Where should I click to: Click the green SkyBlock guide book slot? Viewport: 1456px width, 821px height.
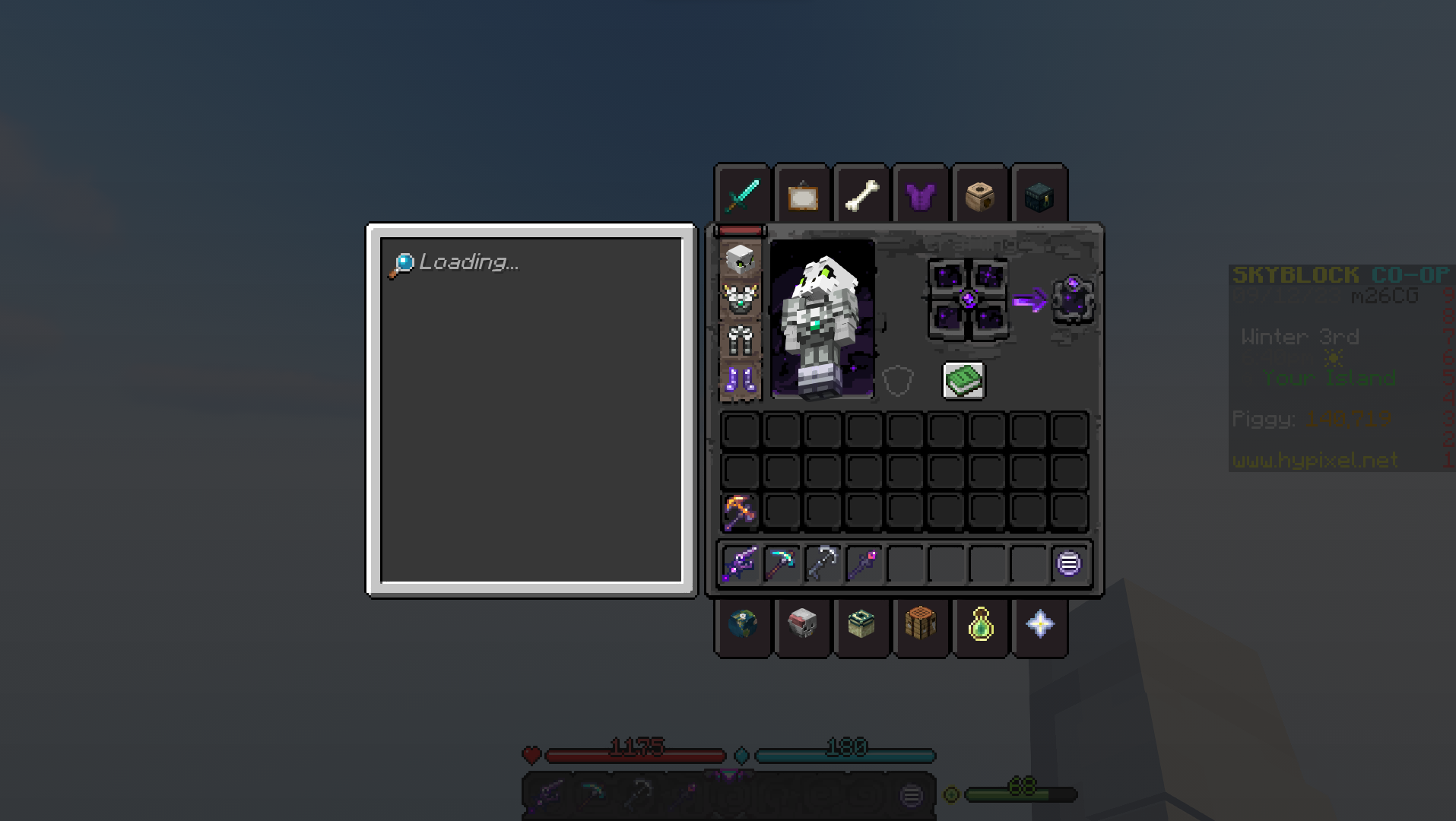[966, 380]
